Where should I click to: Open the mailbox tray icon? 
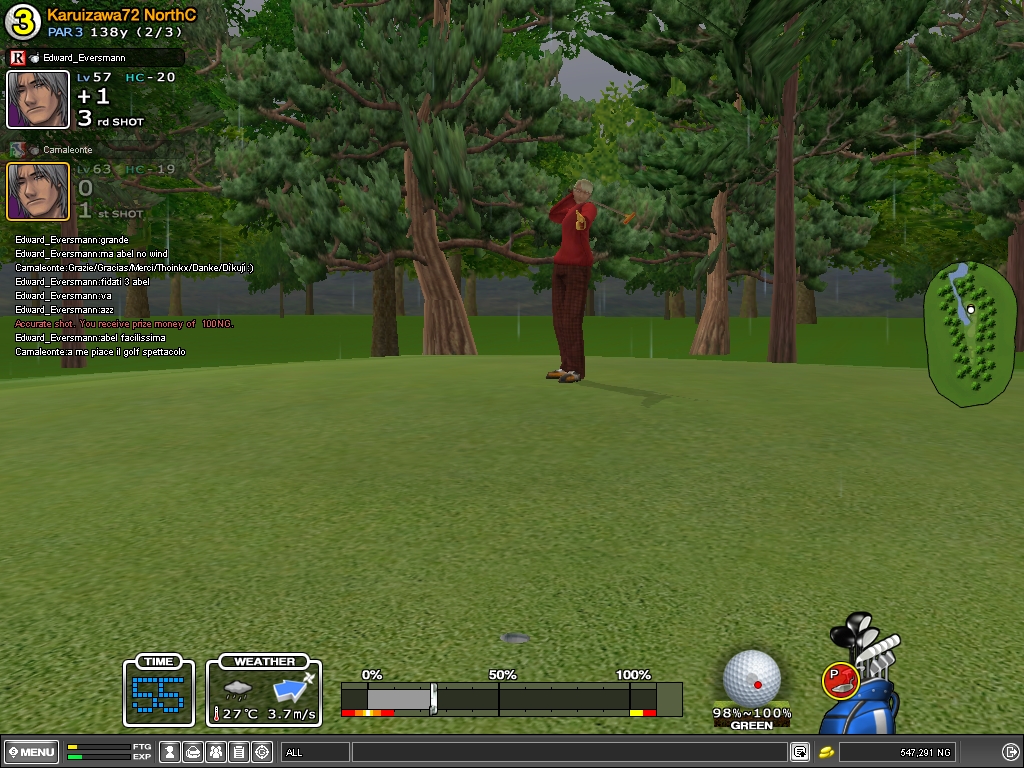(193, 752)
